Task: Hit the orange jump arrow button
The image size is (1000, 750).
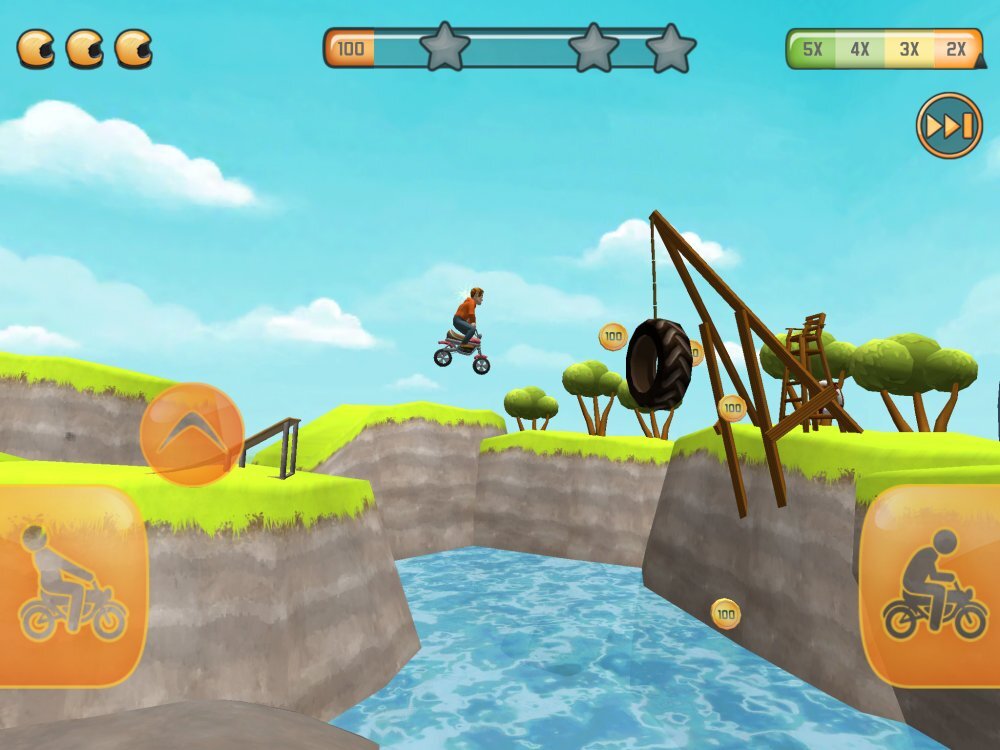Action: click(x=191, y=434)
